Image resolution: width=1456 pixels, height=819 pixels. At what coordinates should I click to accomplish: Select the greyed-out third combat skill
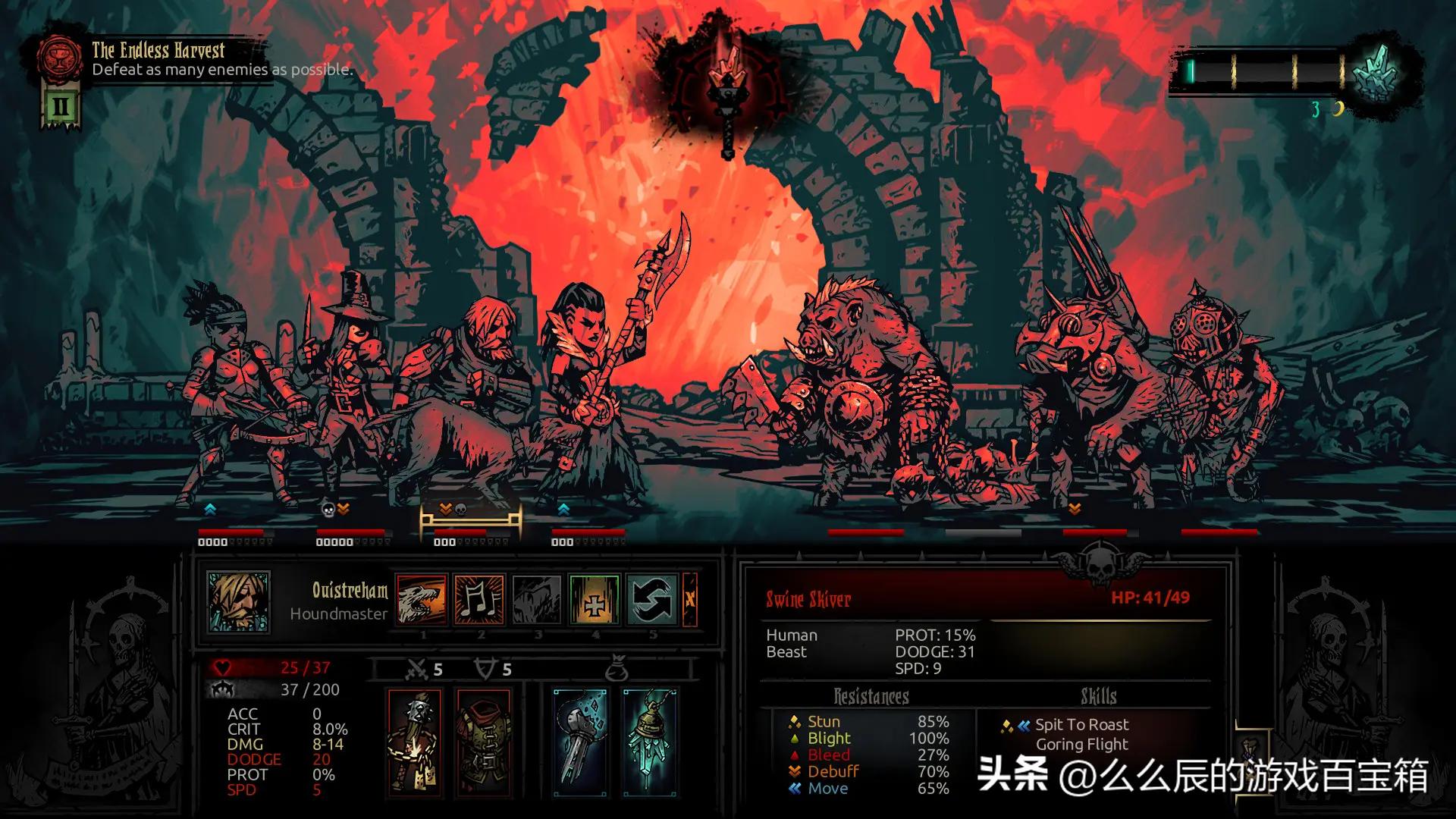point(537,599)
